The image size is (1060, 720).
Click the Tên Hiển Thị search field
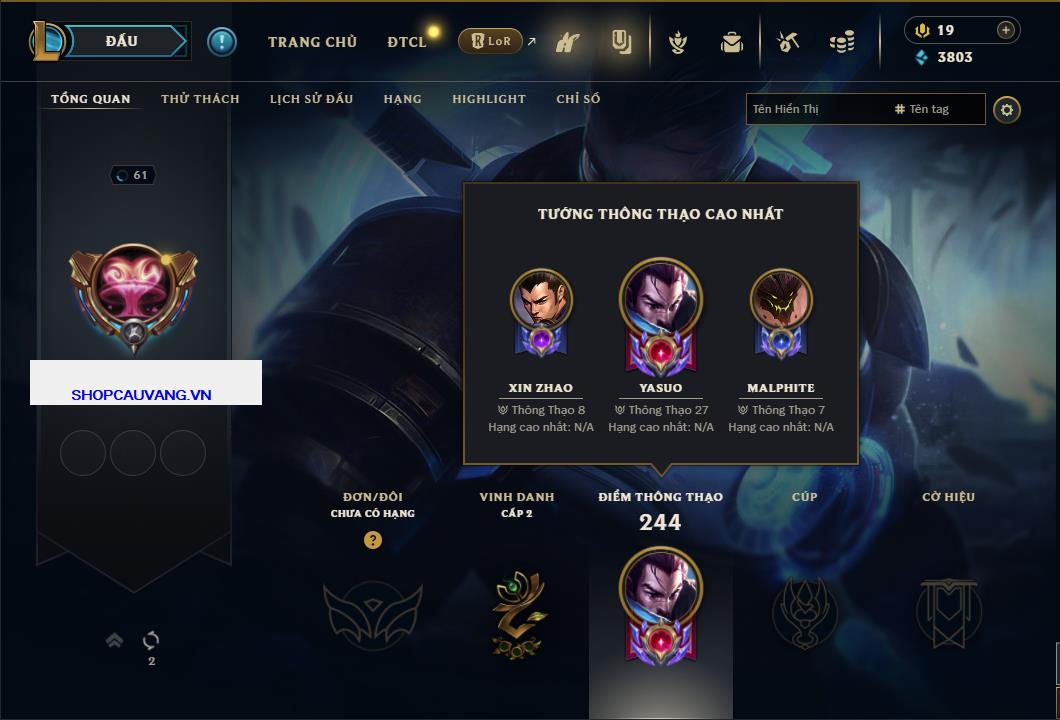(x=815, y=109)
